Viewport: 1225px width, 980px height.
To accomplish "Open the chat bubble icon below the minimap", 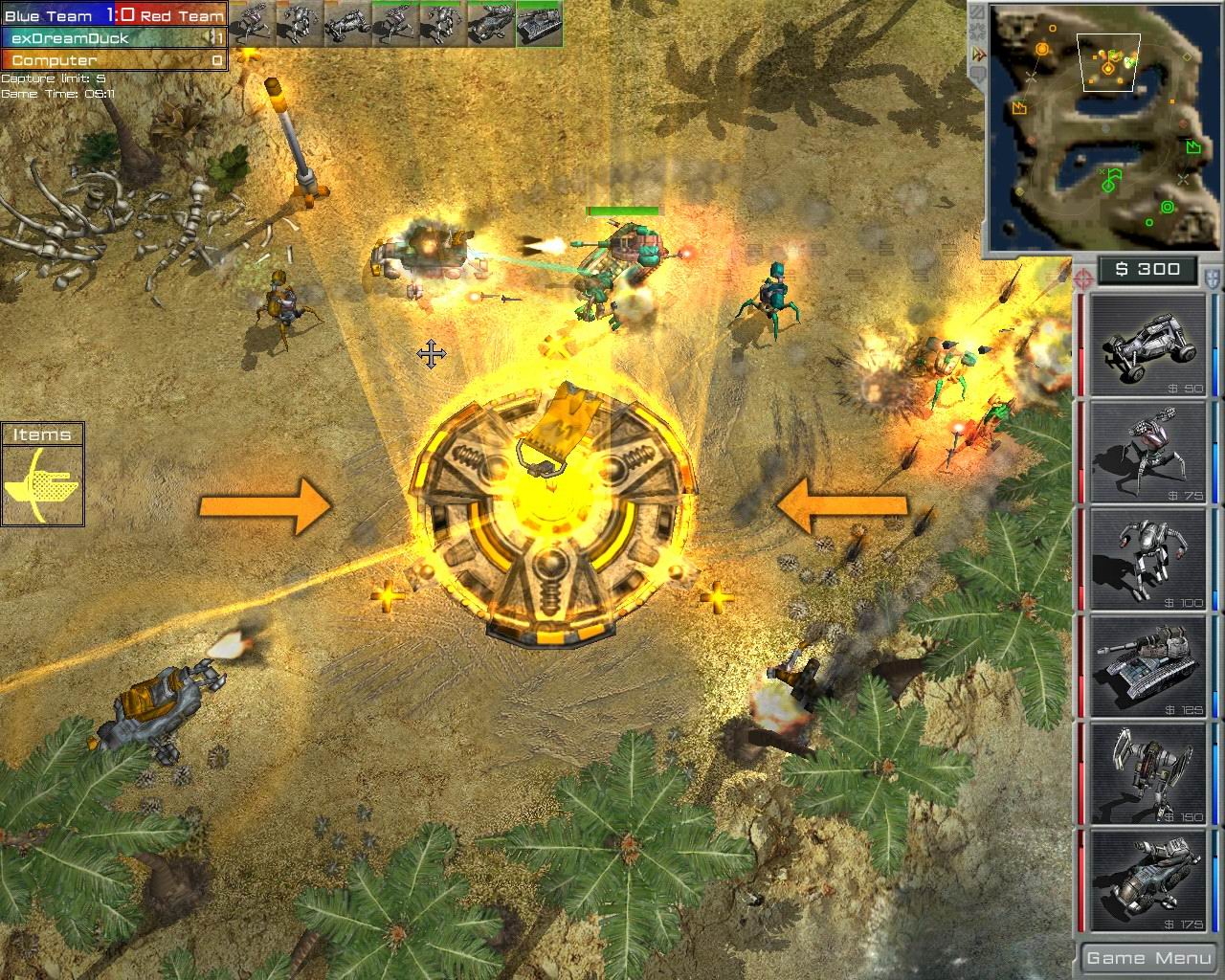I will click(x=977, y=73).
